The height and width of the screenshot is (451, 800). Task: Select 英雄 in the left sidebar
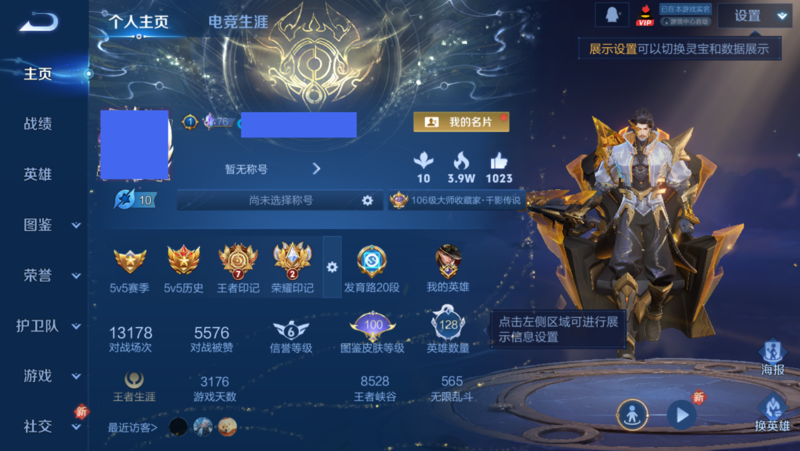(38, 174)
